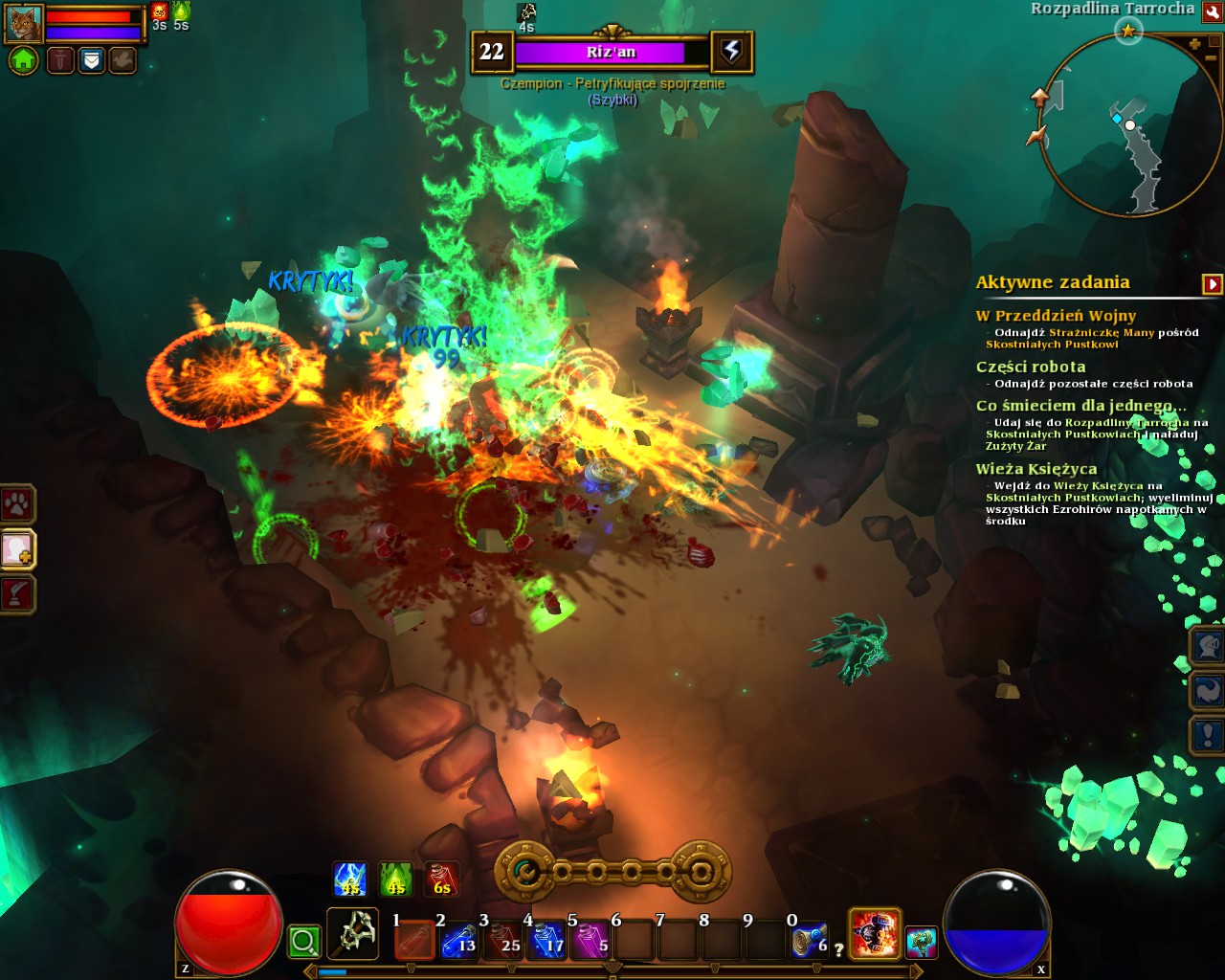The width and height of the screenshot is (1225, 980).
Task: Open the character portrait panel button
Action: pos(17,549)
